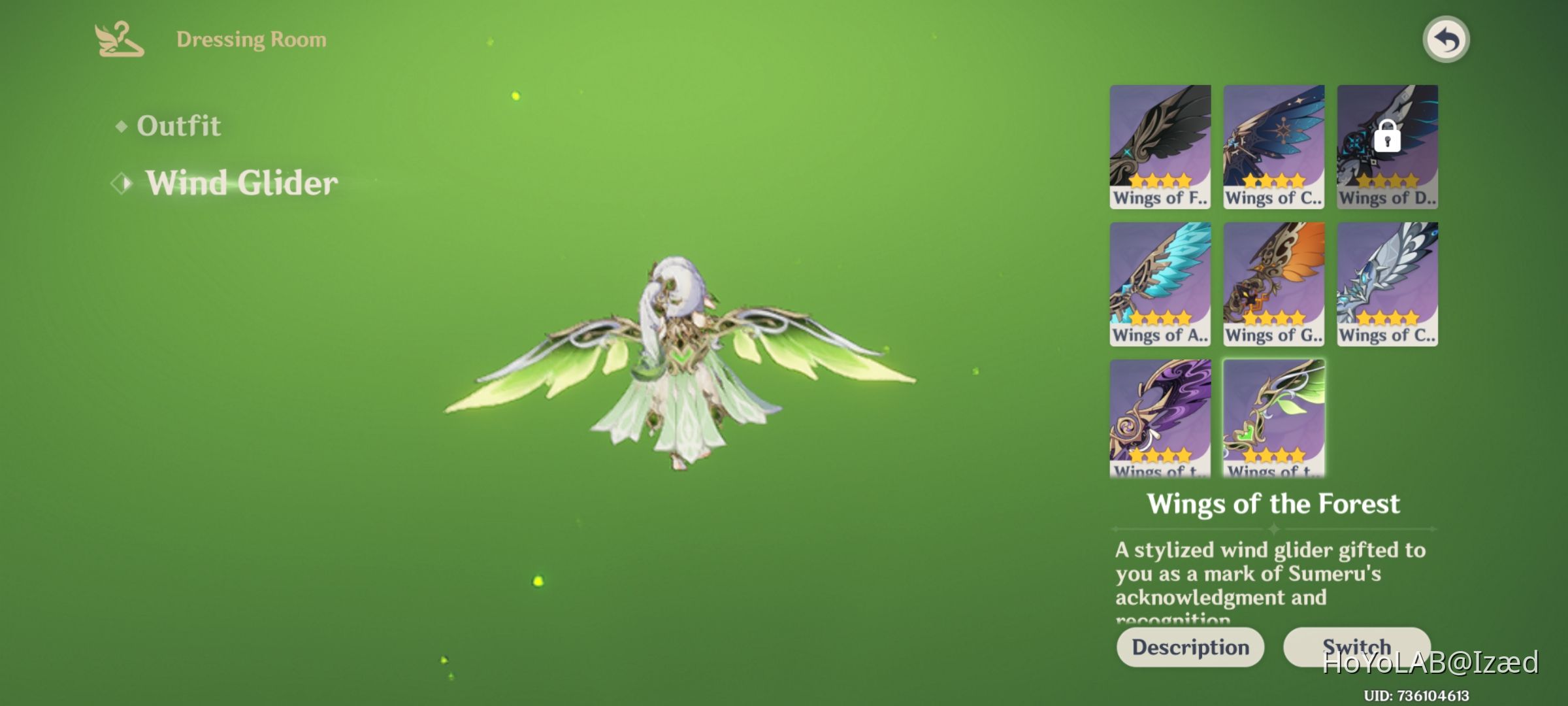
Task: Select the black Wings of F glider
Action: (x=1160, y=147)
